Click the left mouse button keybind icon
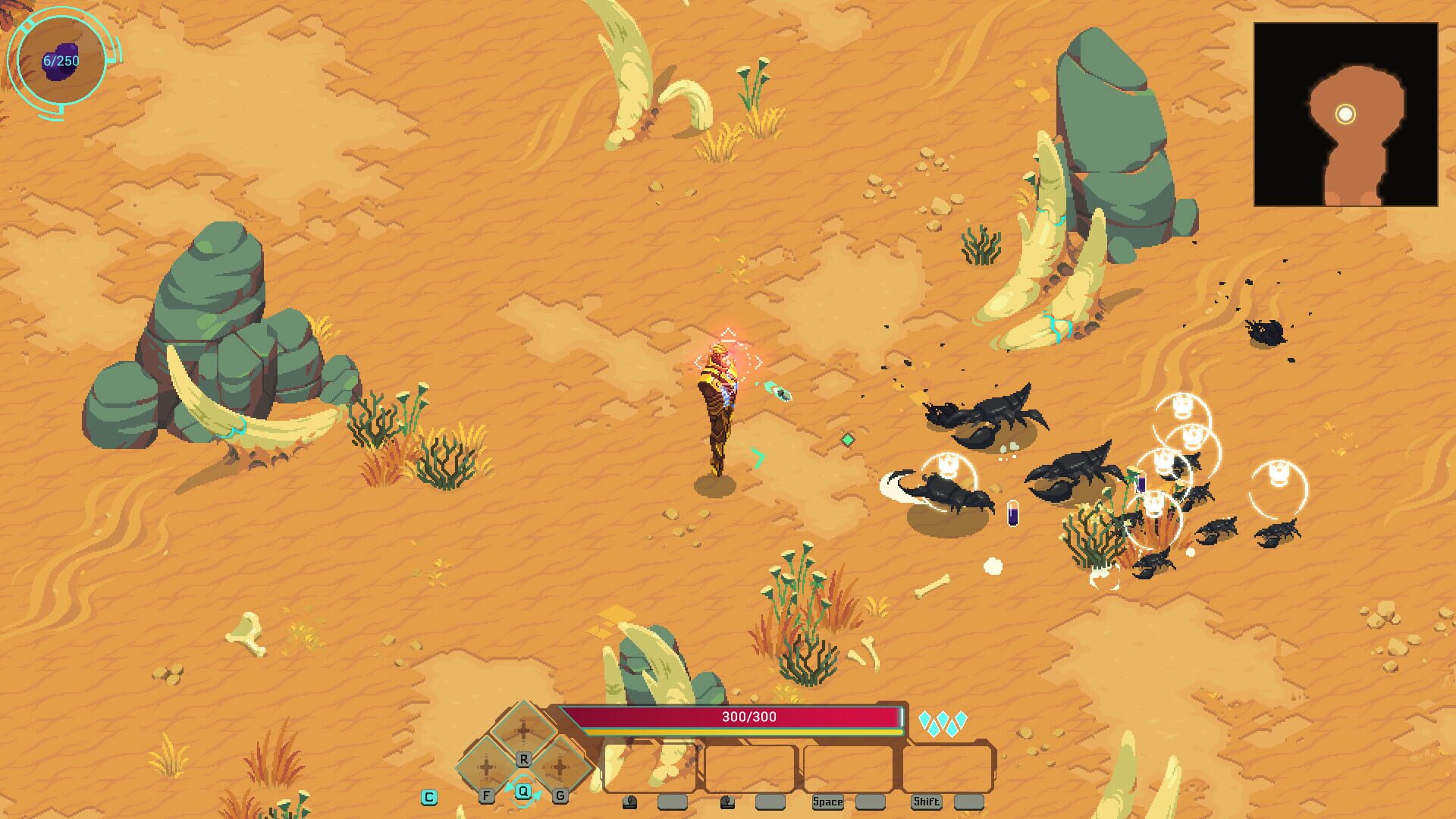 (x=630, y=802)
